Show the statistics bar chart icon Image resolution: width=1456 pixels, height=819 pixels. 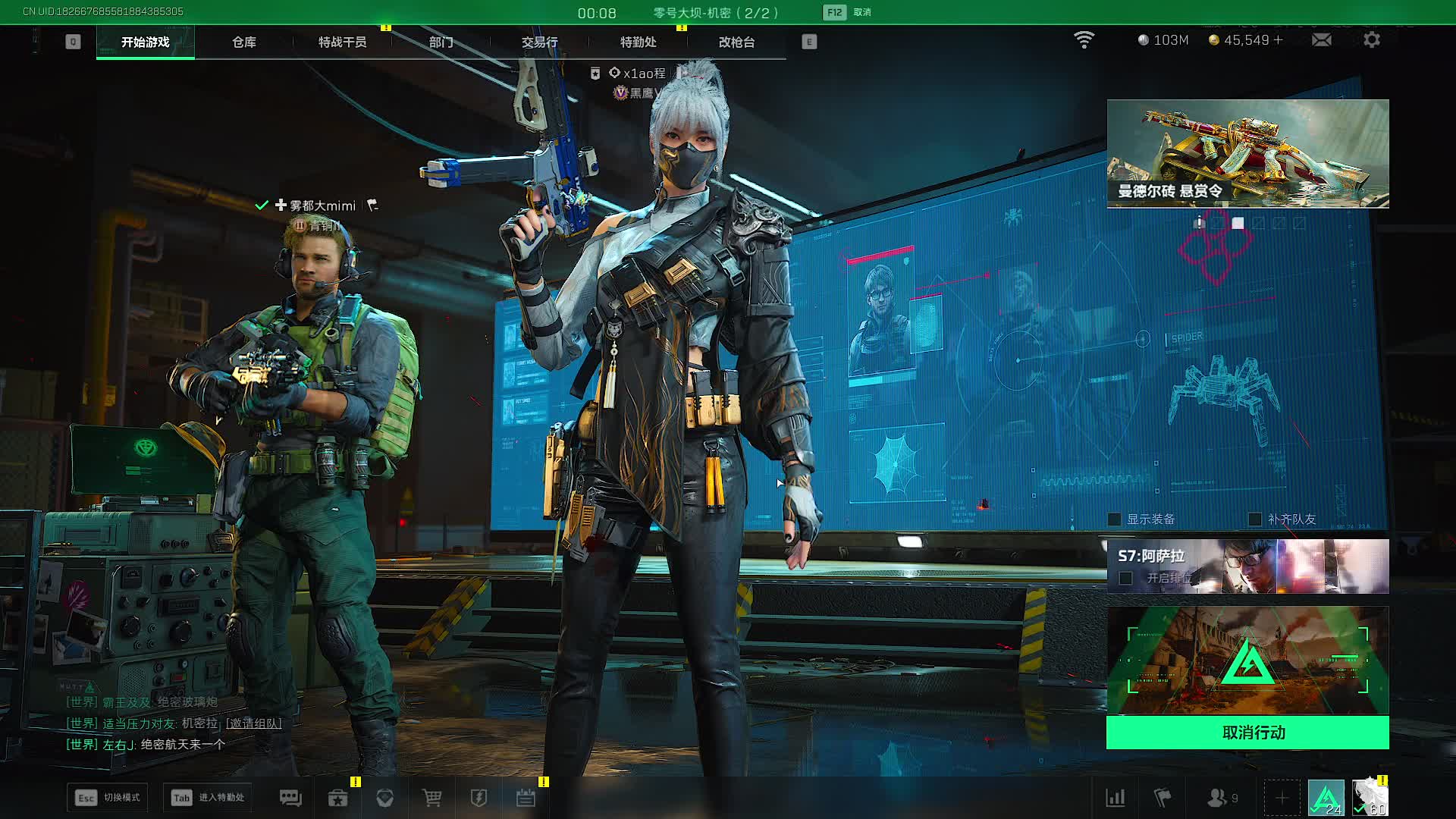pyautogui.click(x=1116, y=798)
